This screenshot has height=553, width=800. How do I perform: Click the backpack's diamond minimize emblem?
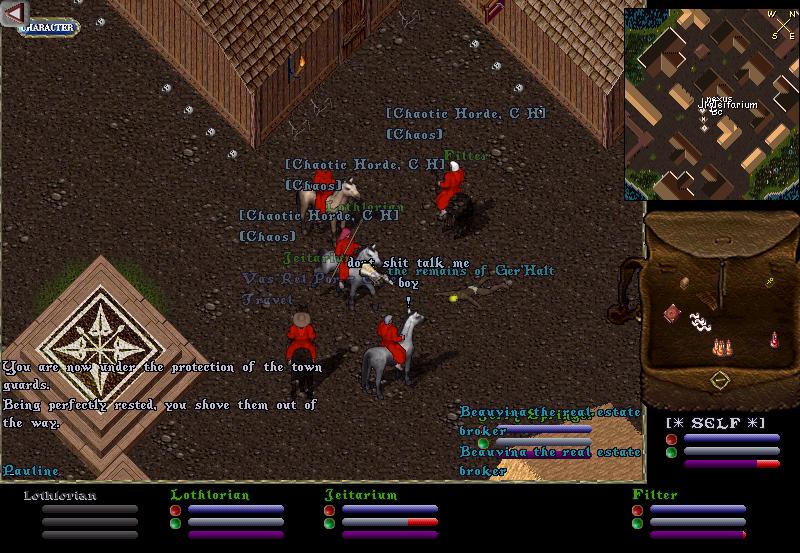pyautogui.click(x=719, y=381)
